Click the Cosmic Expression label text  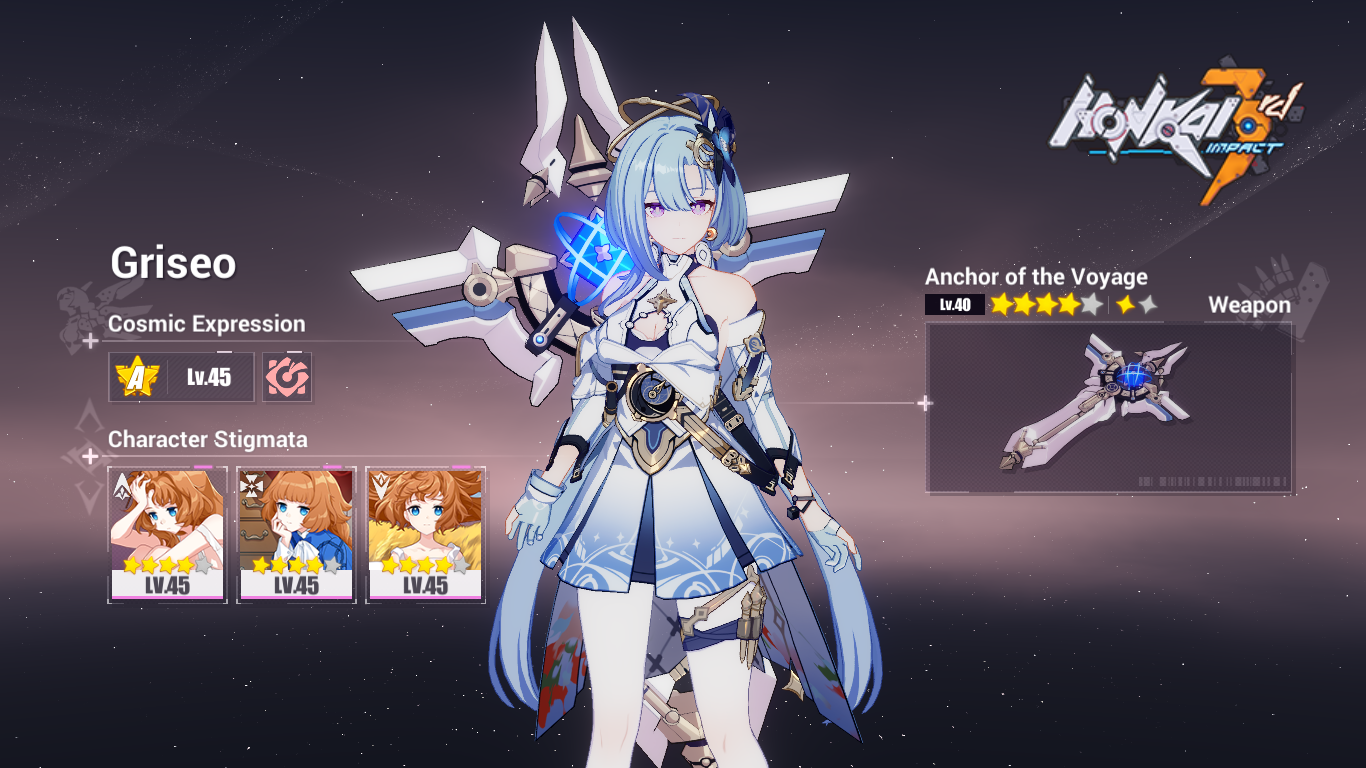pos(207,324)
